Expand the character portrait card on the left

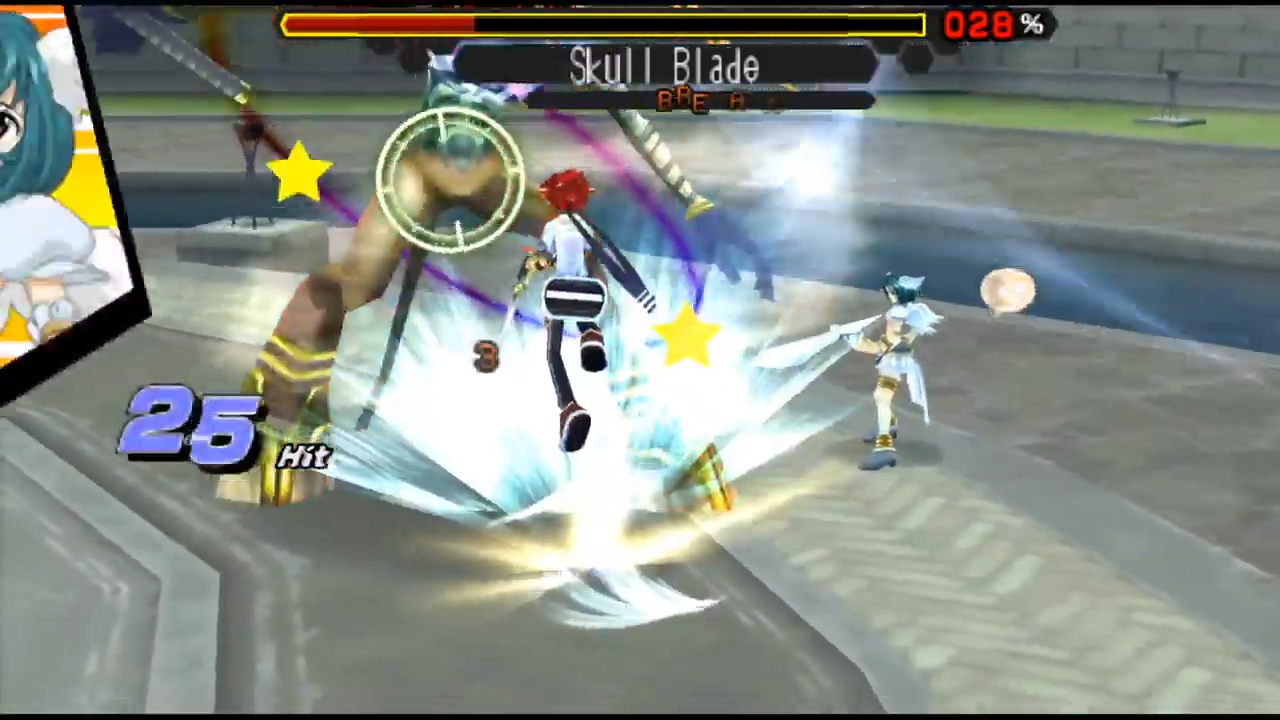(60, 180)
